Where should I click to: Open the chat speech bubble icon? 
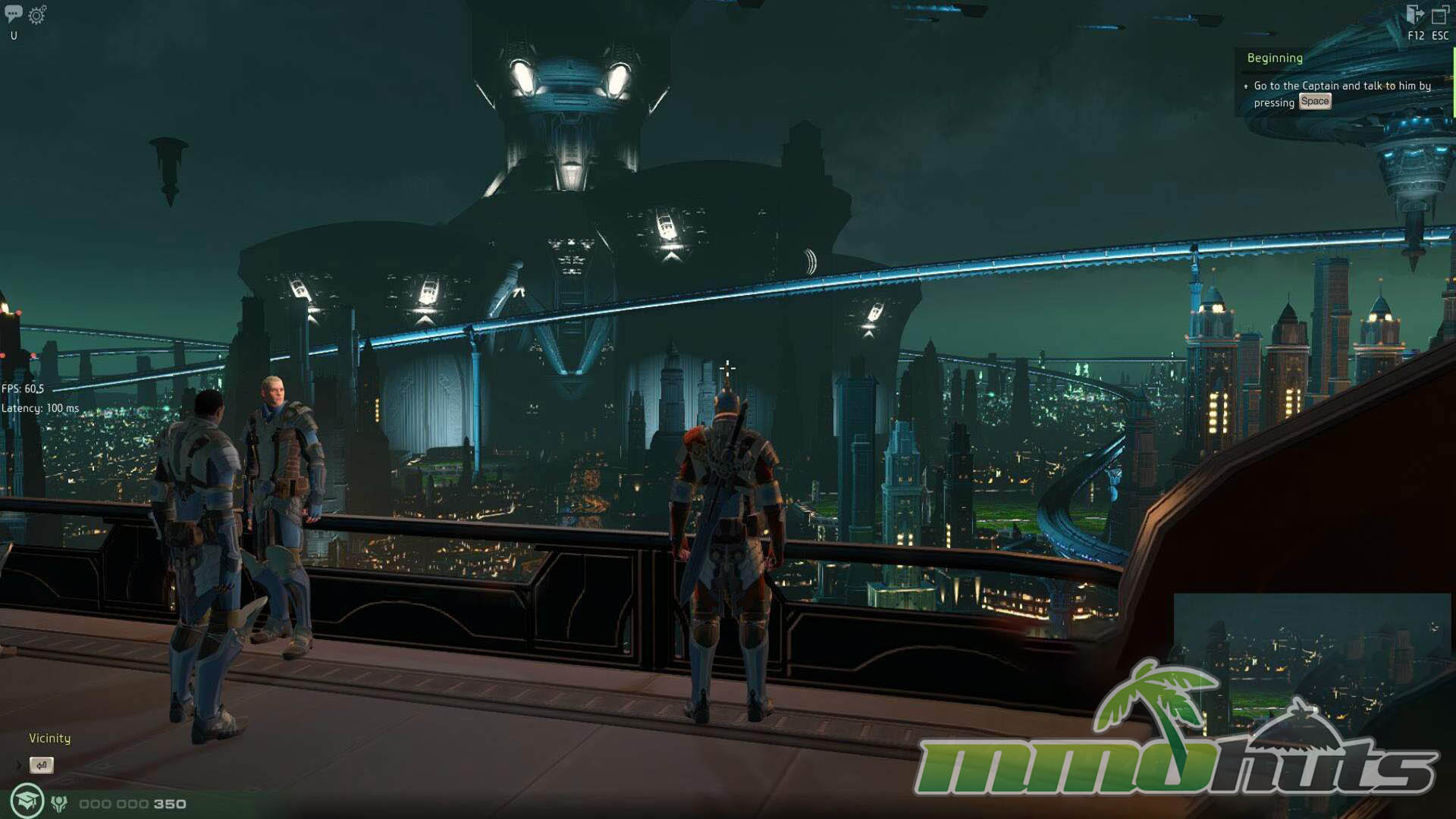tap(14, 14)
